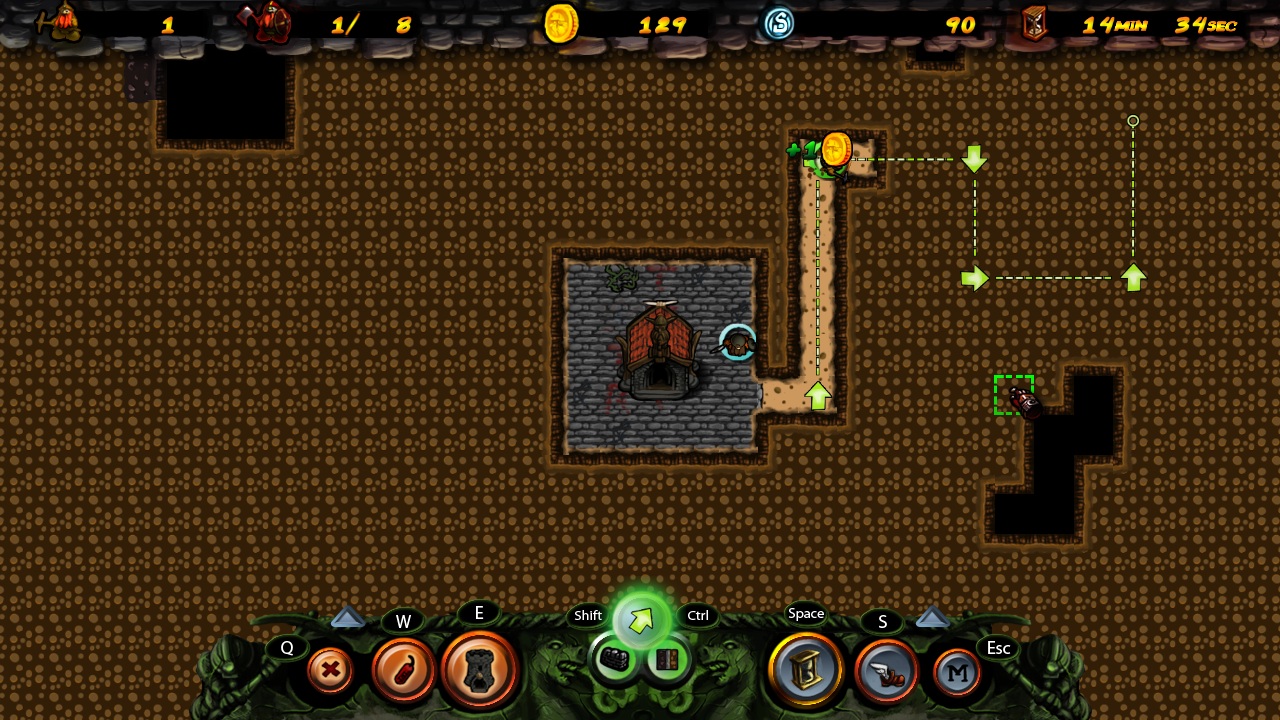Screen dimensions: 1280x720
Task: Click the gold coin icon in the top HUD
Action: click(560, 25)
